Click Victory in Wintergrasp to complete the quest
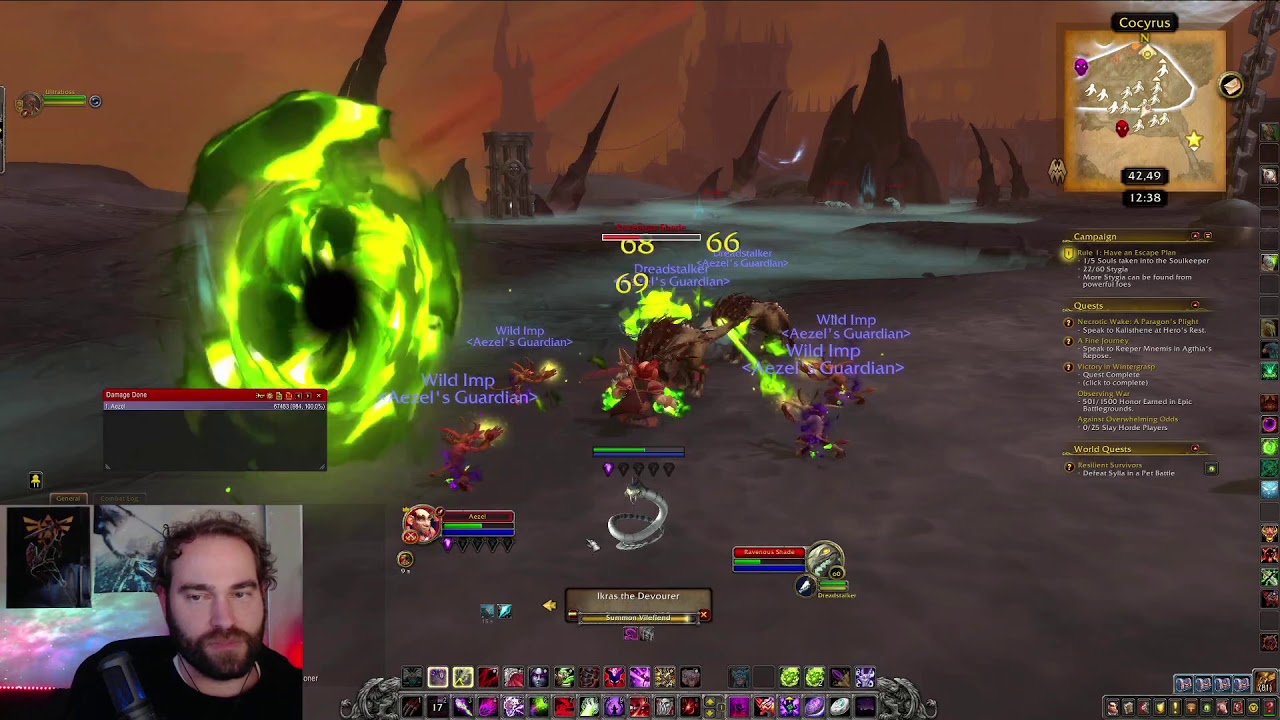Image resolution: width=1280 pixels, height=720 pixels. [1117, 366]
